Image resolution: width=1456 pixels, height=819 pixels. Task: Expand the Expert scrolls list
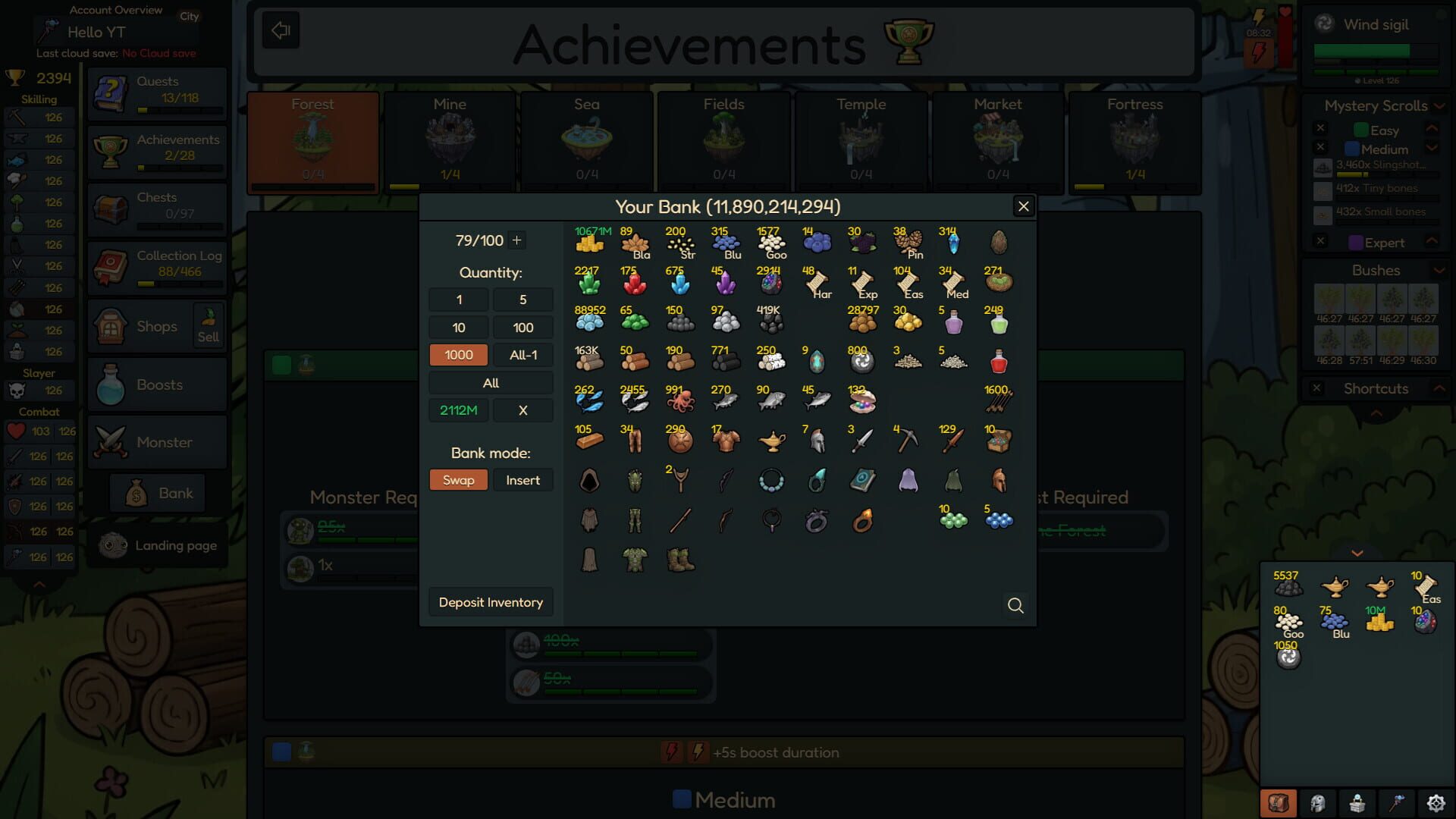1432,242
